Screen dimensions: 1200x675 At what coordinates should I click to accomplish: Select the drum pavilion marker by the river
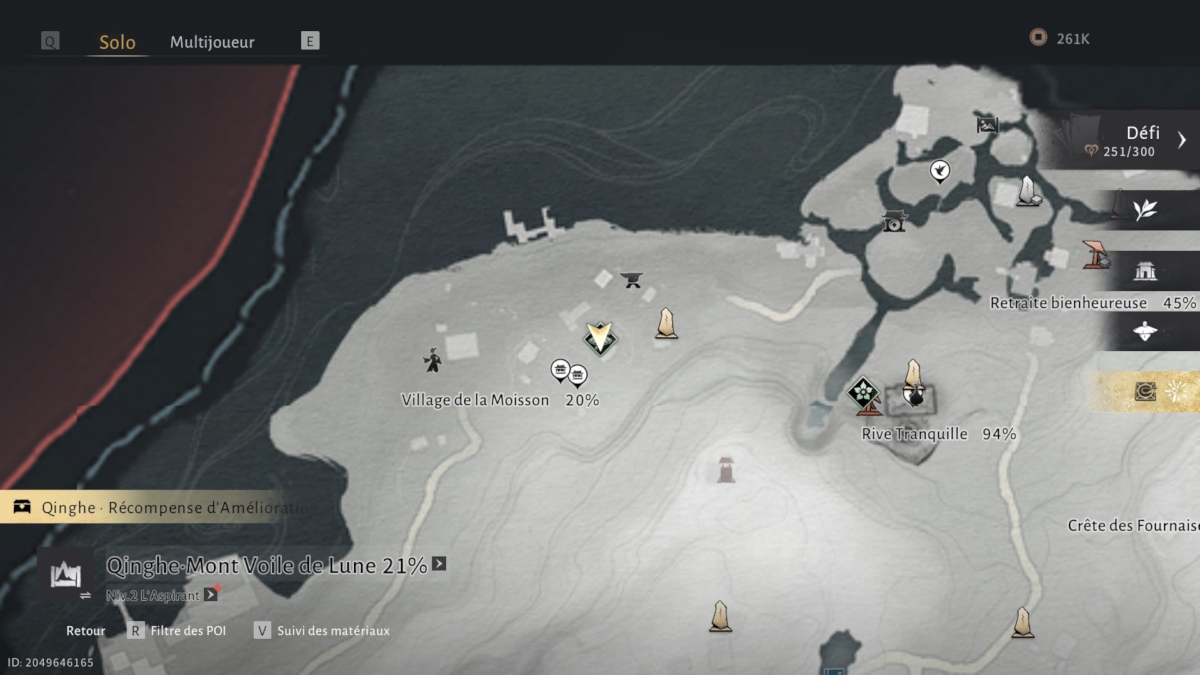point(894,220)
